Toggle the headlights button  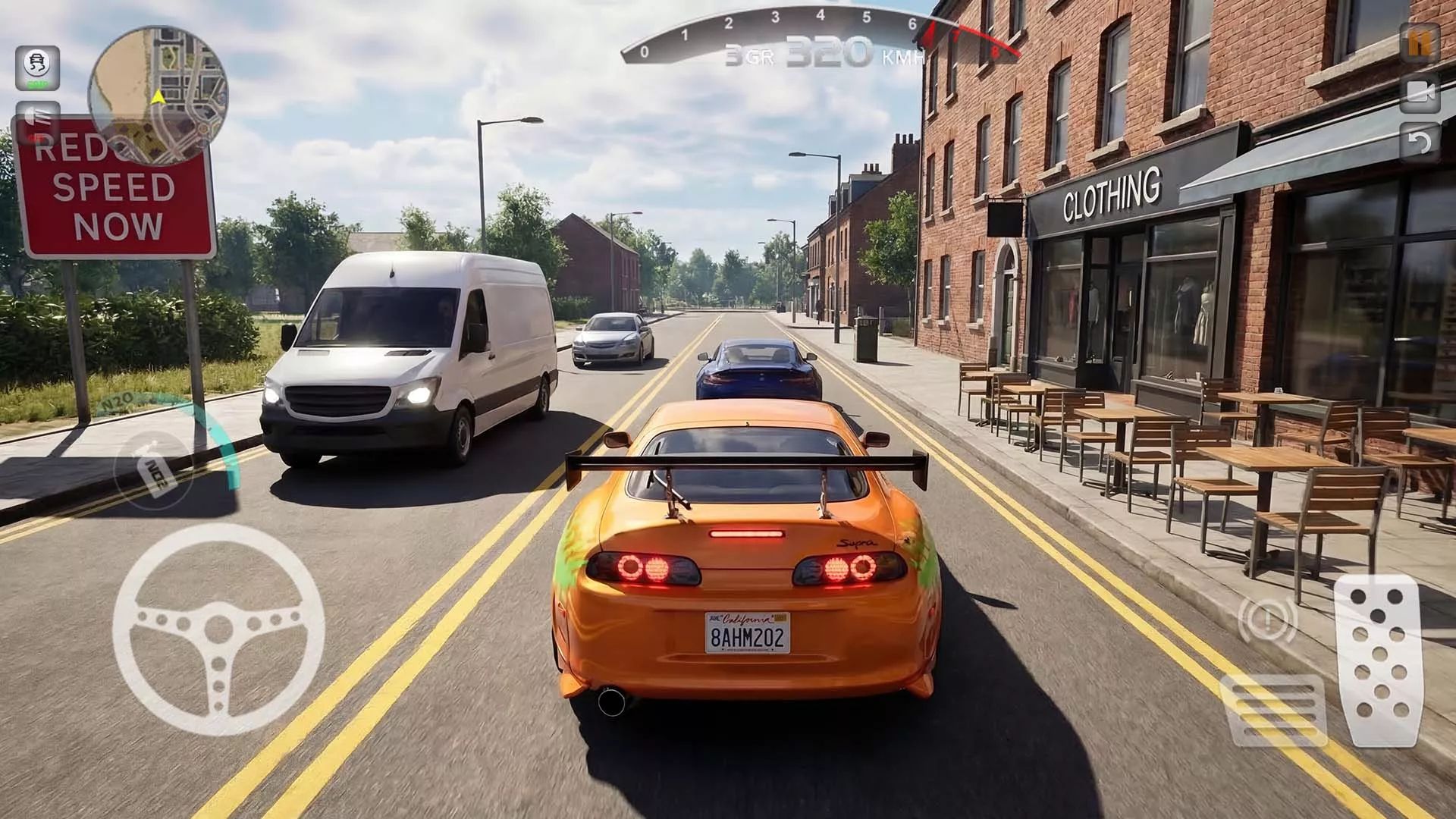37,119
